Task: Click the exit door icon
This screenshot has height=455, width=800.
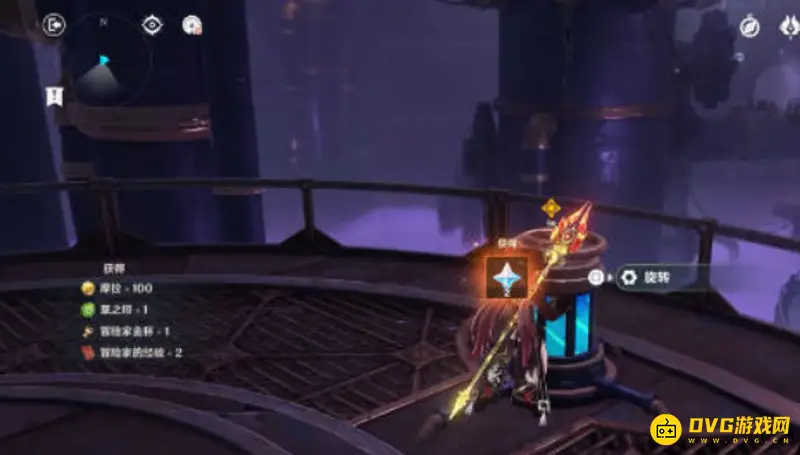Action: pyautogui.click(x=54, y=26)
